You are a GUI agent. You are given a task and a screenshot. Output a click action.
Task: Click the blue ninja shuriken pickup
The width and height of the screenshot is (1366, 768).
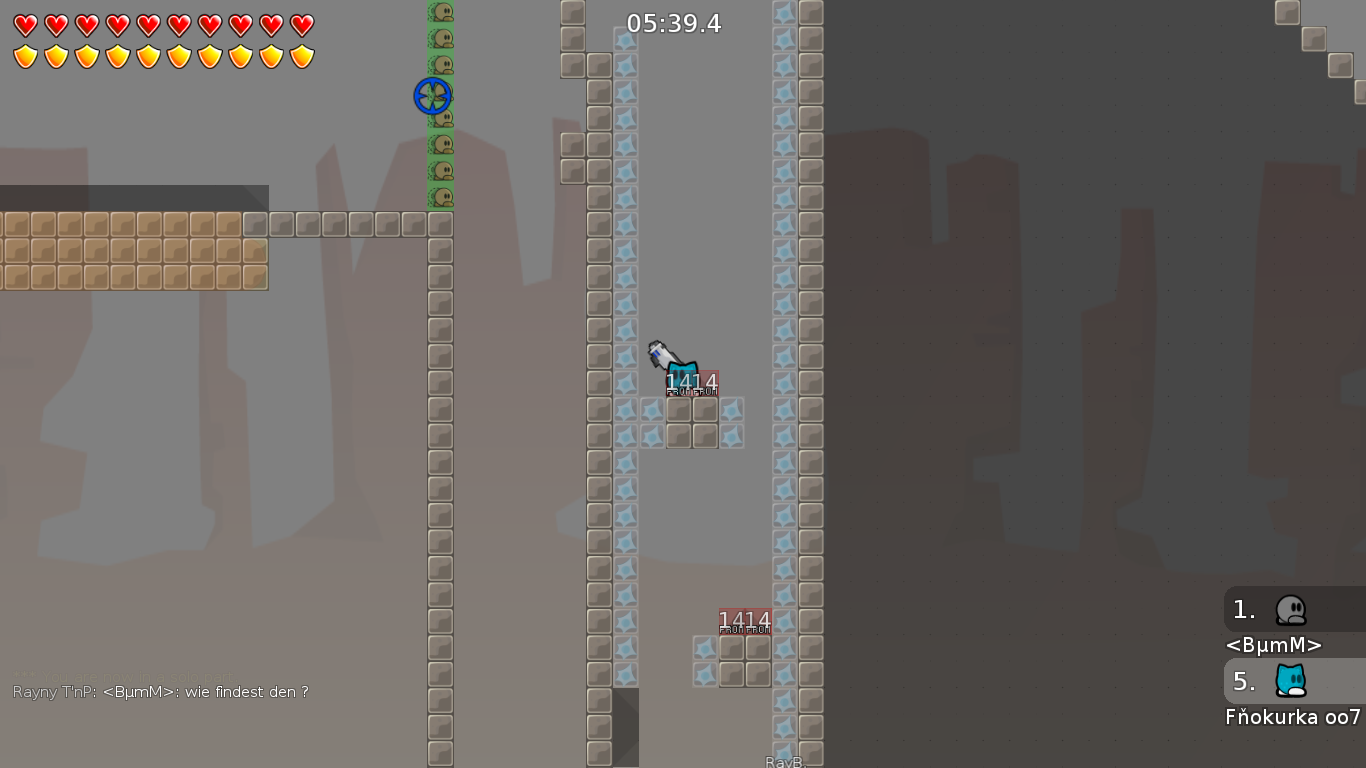coord(432,96)
